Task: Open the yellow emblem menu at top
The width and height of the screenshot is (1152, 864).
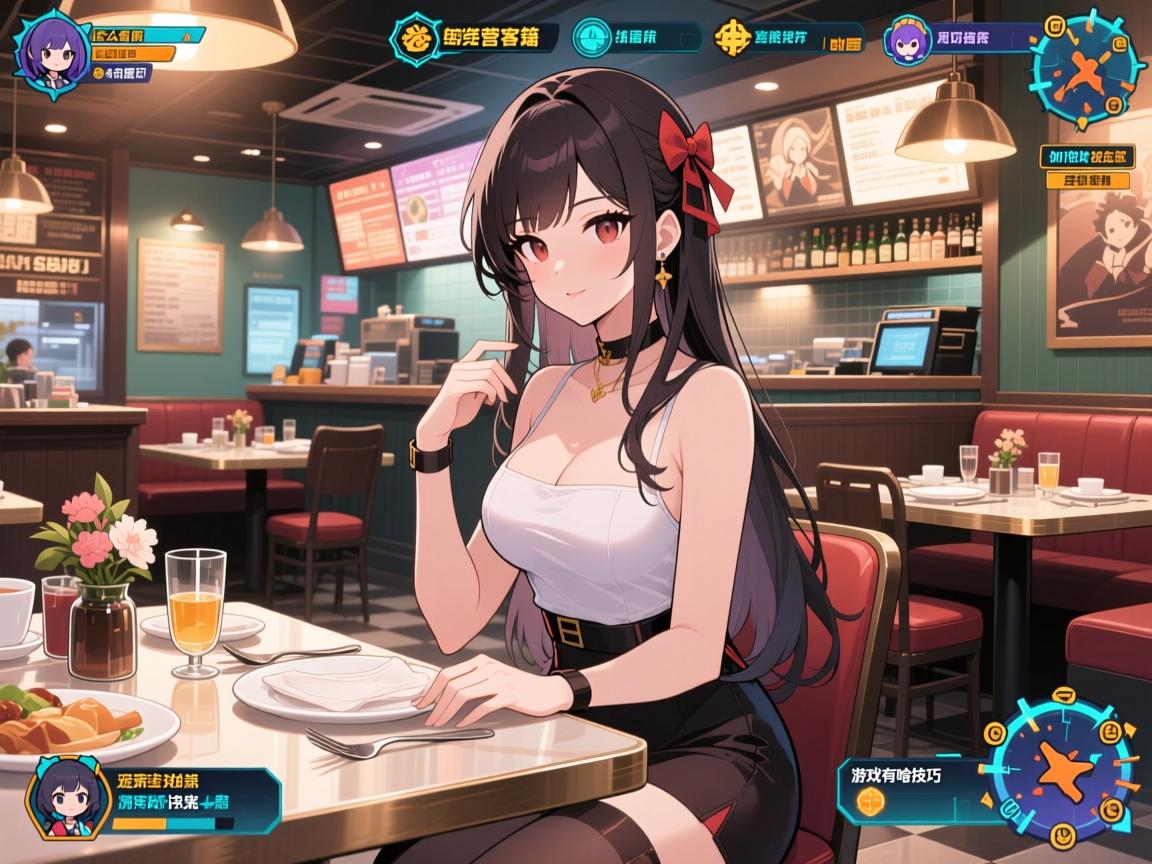Action: click(411, 37)
